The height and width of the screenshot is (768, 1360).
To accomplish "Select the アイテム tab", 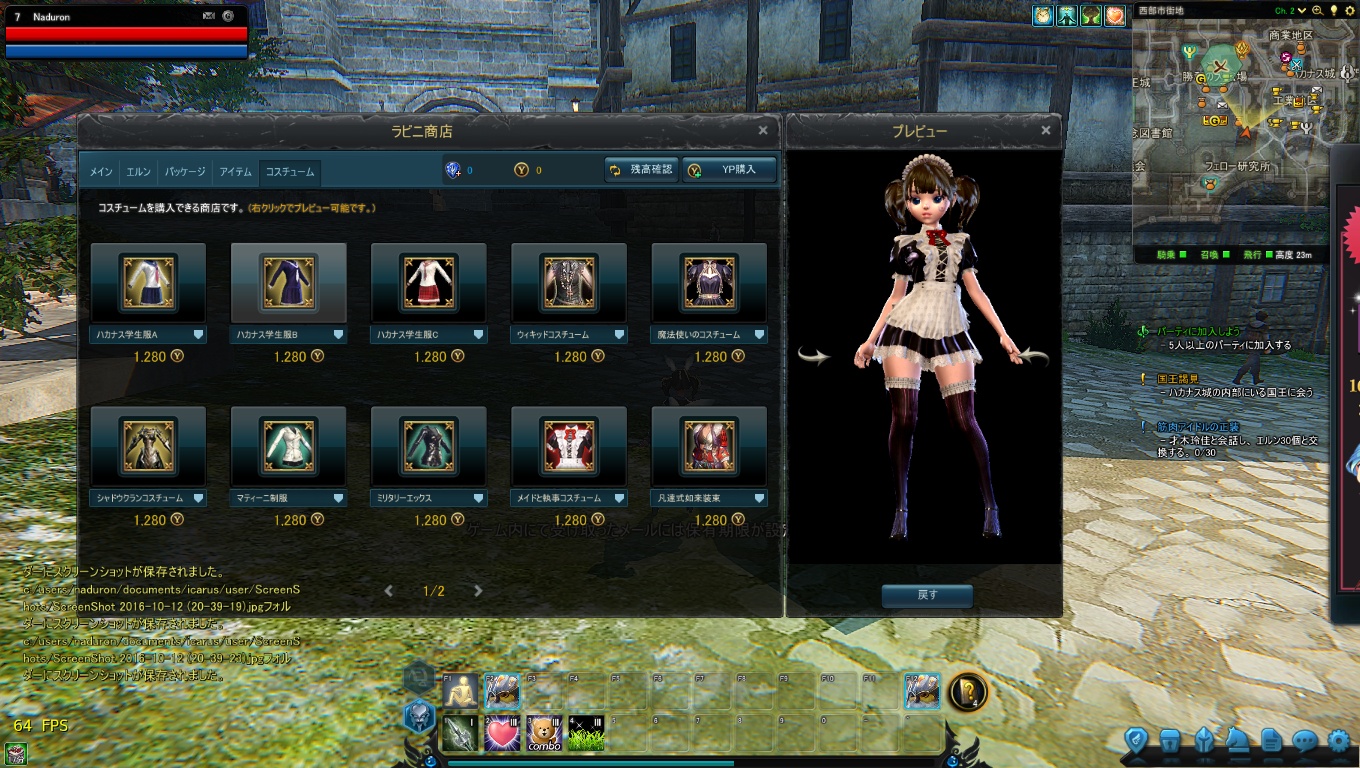I will (235, 172).
